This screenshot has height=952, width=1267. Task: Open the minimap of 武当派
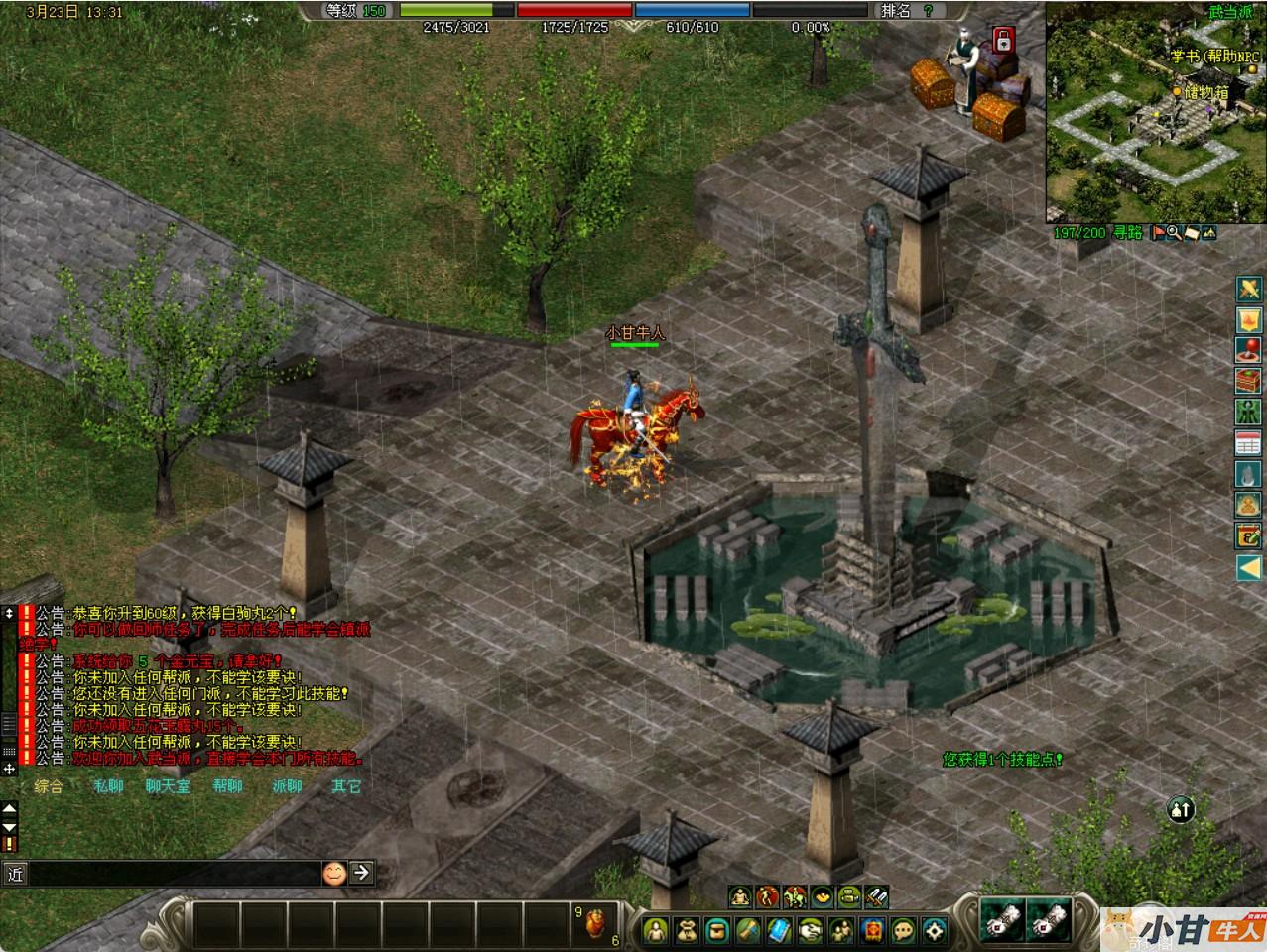(x=1156, y=114)
